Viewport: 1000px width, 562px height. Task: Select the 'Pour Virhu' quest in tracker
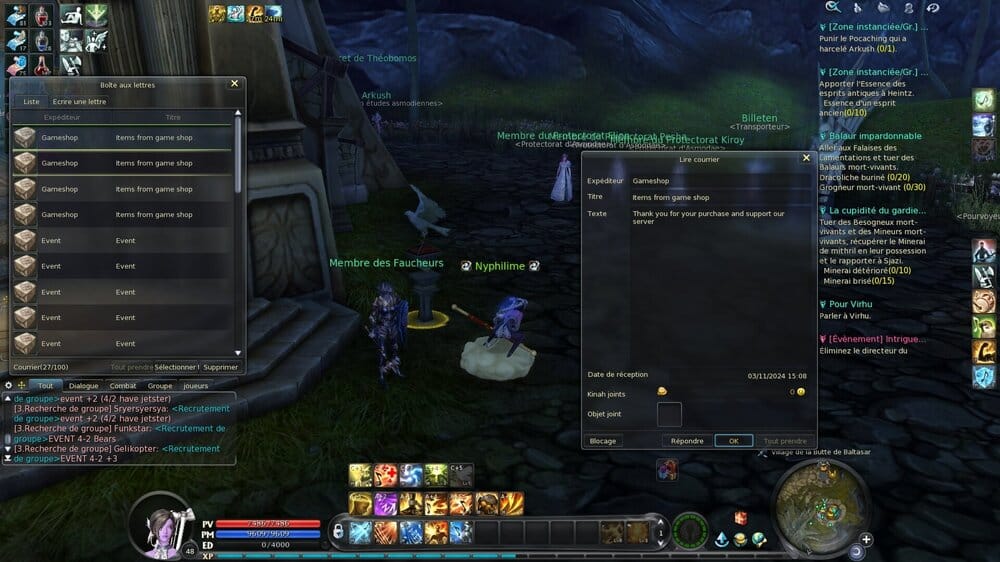point(850,304)
